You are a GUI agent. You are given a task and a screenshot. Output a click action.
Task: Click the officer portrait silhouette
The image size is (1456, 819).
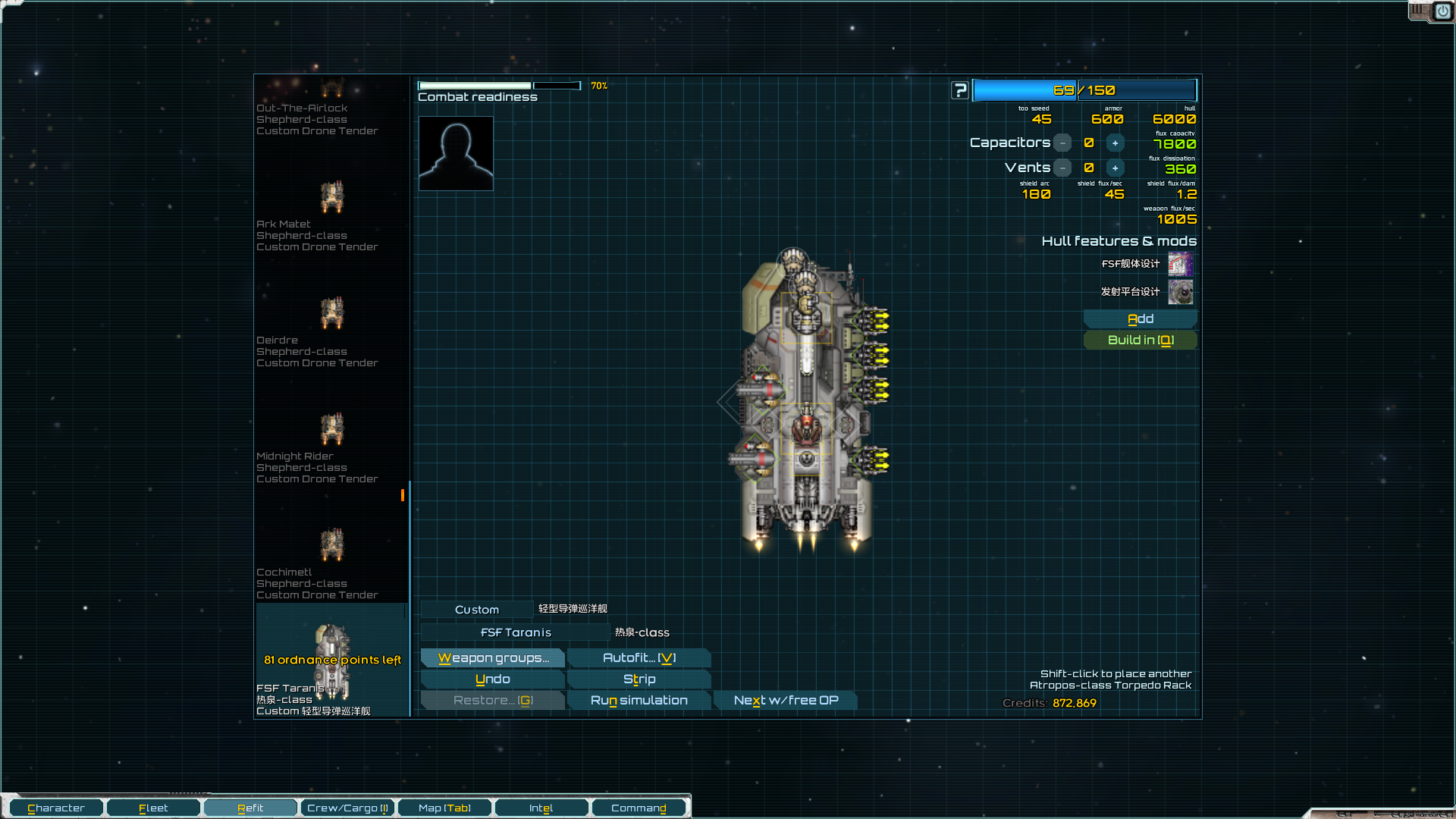pyautogui.click(x=456, y=153)
